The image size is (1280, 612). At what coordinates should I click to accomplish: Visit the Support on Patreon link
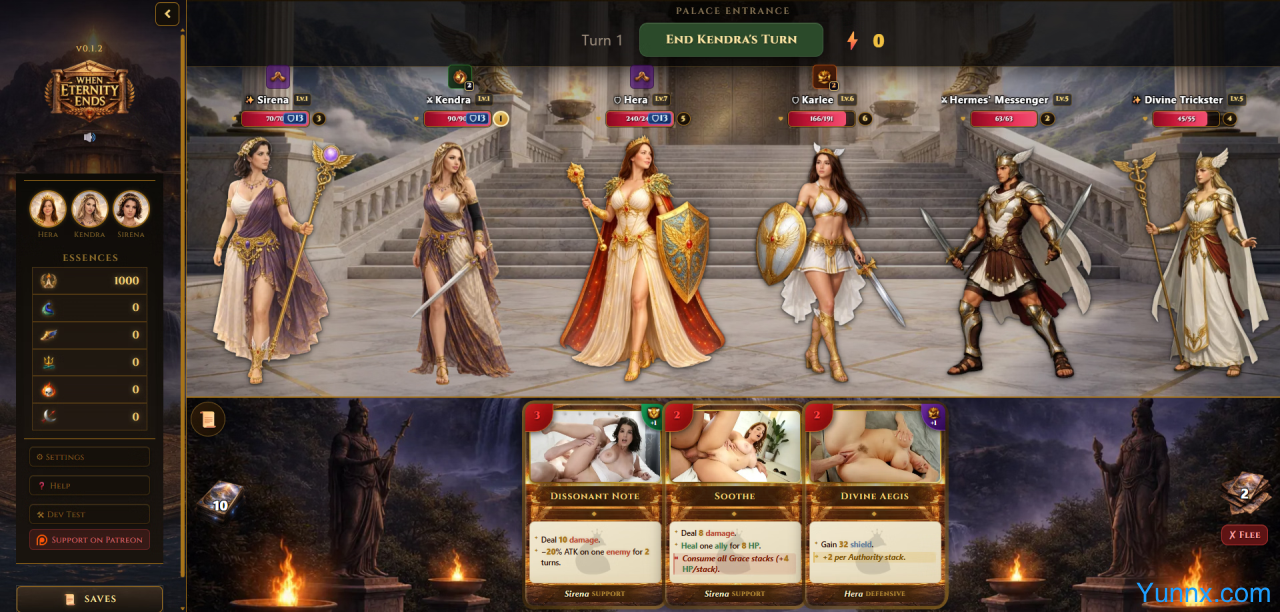click(x=89, y=540)
